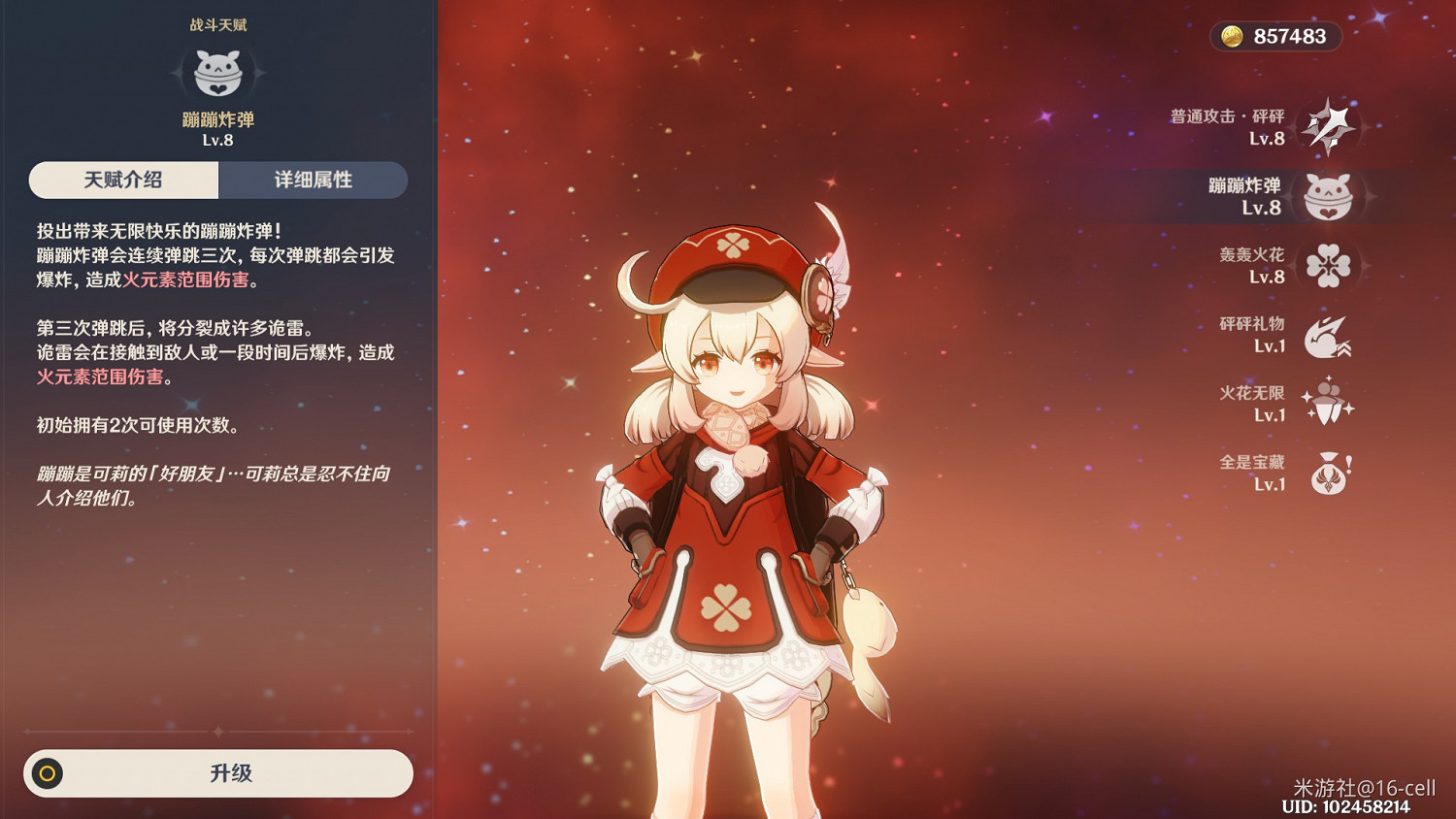Click the large 蹦蹦炸弹 icon above Lv.8
This screenshot has width=1456, height=819.
point(218,71)
